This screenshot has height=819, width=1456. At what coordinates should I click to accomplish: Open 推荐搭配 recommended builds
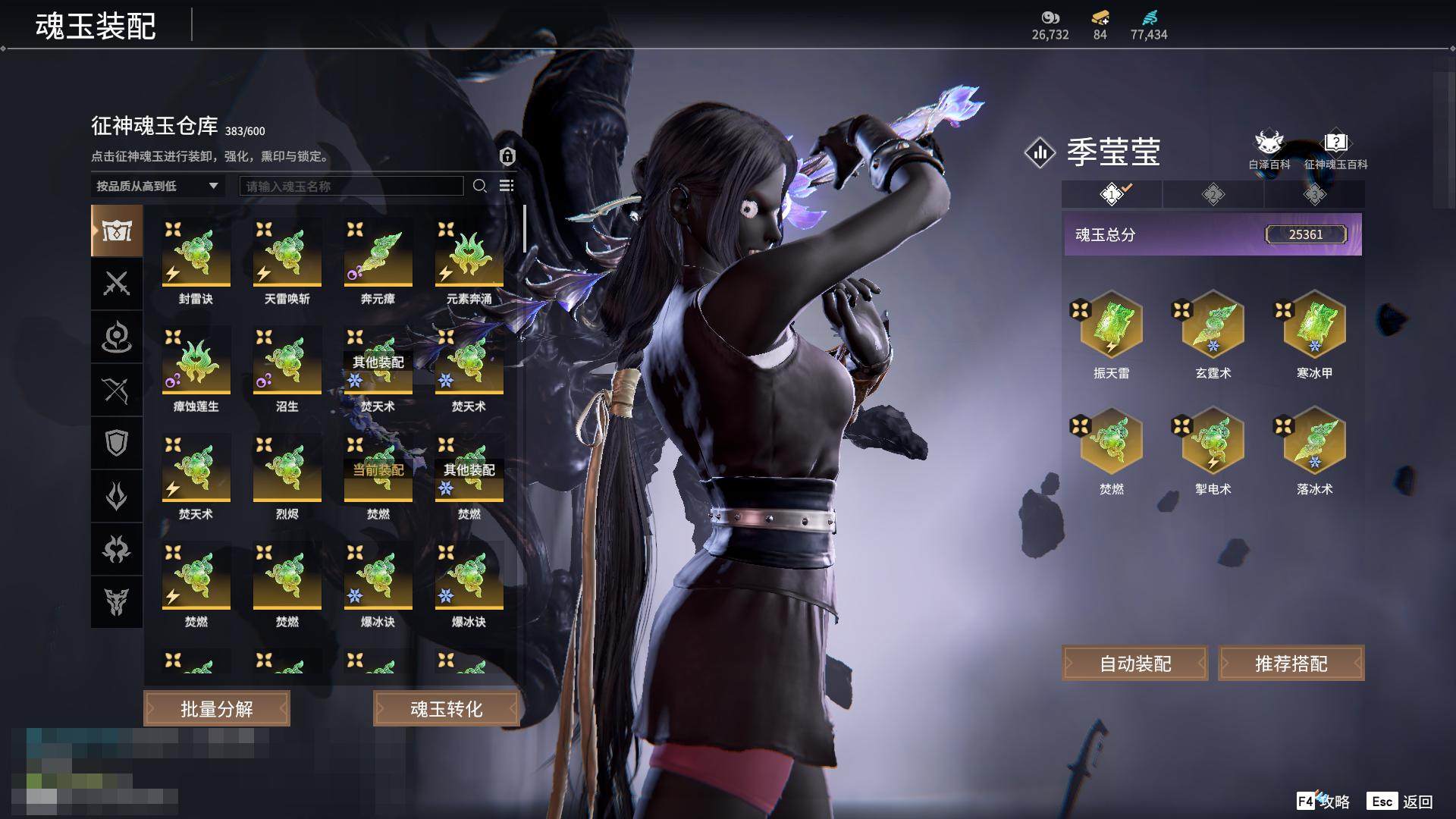[x=1291, y=664]
